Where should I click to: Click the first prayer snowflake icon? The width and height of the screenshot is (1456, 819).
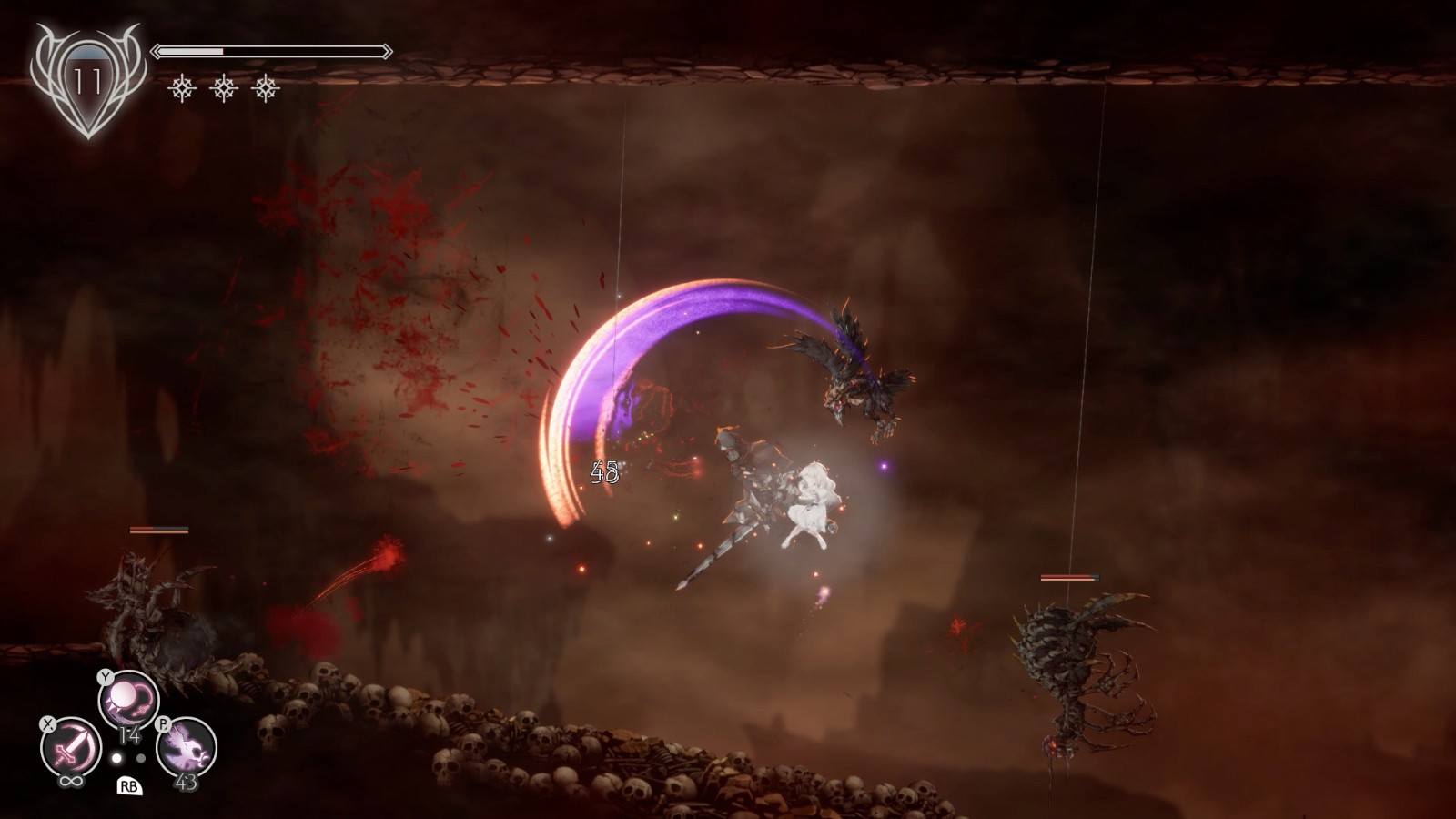[183, 88]
